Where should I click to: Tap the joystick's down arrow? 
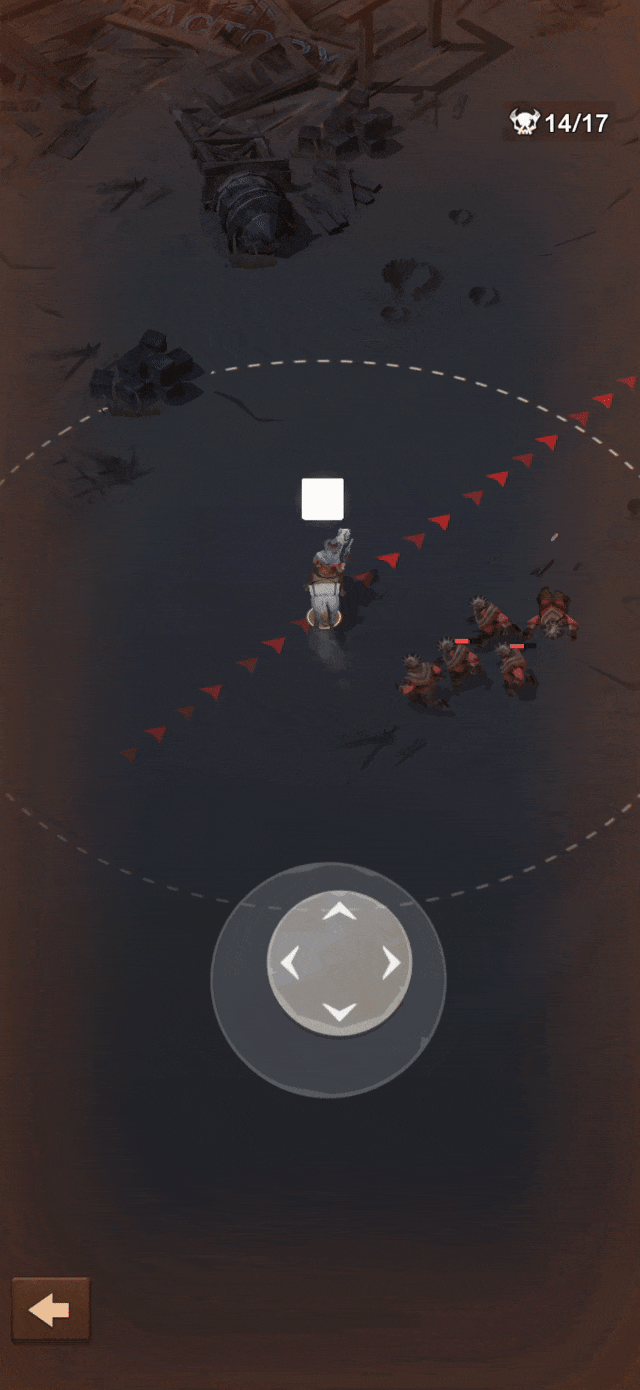click(340, 1012)
